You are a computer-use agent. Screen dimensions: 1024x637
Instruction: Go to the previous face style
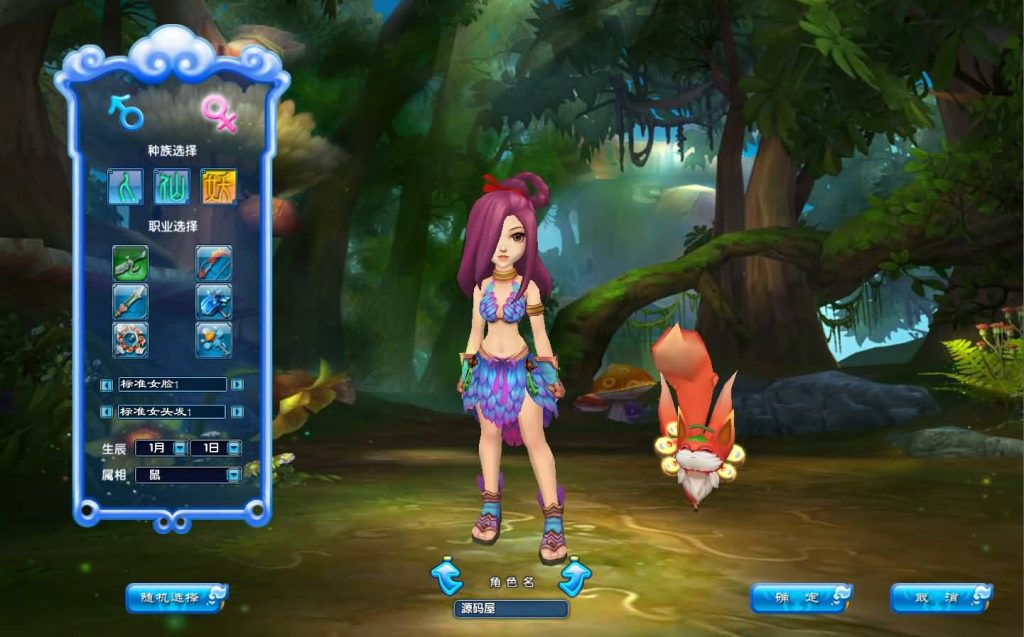[x=106, y=384]
